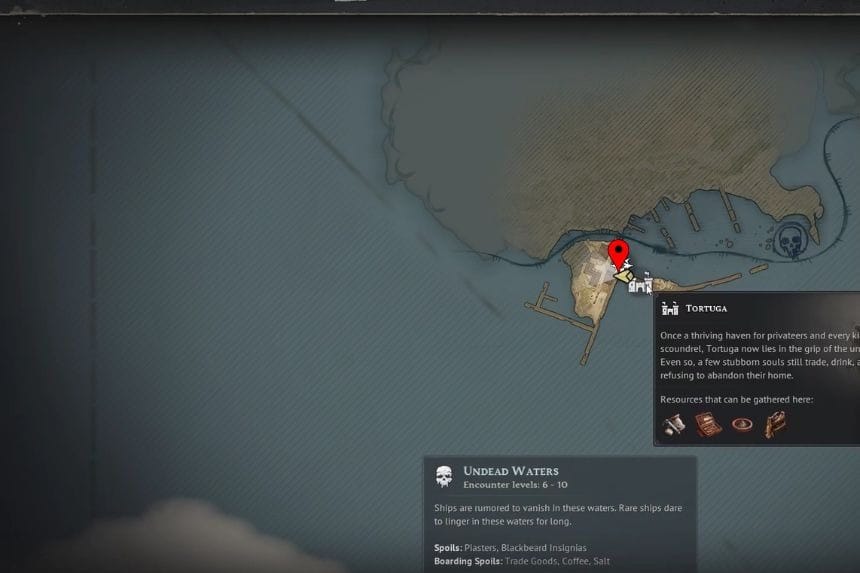Click the skull marker on the map

pyautogui.click(x=791, y=241)
